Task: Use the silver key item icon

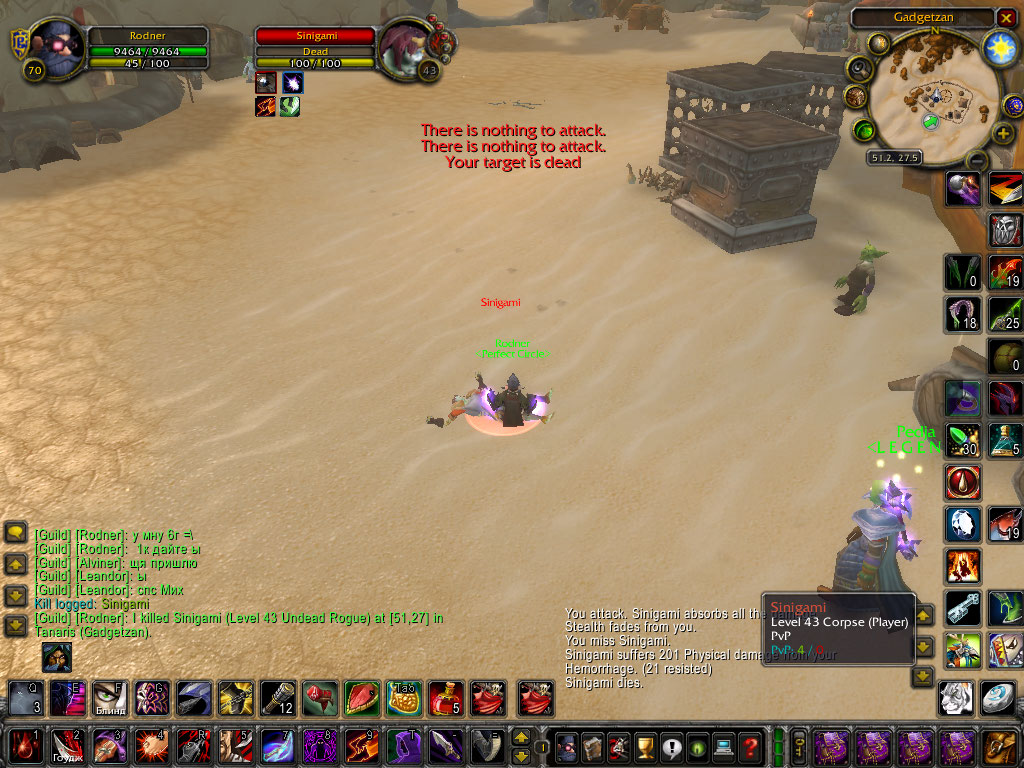Action: tap(963, 607)
